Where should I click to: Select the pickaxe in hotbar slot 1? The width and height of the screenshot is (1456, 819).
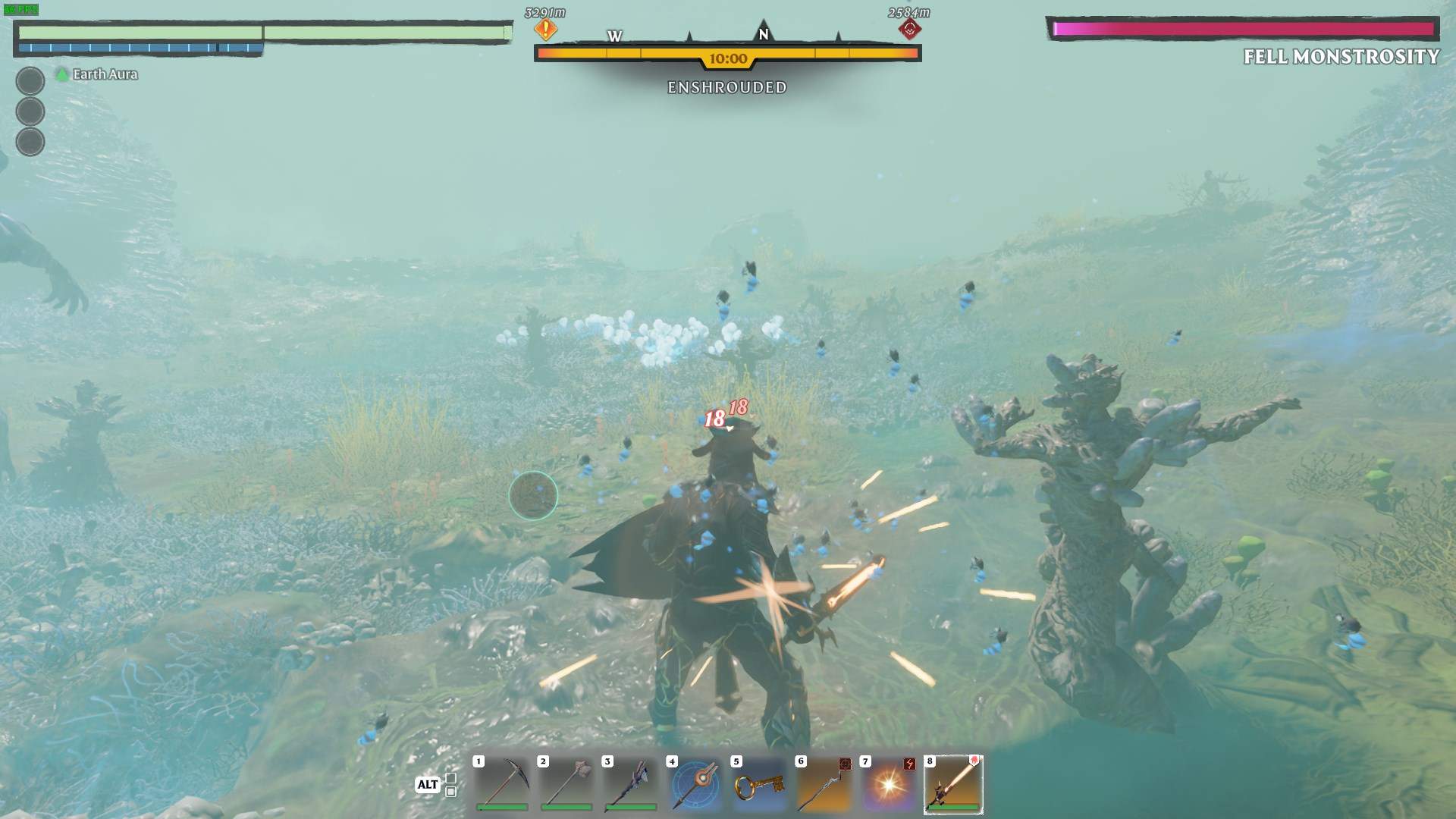coord(501,783)
